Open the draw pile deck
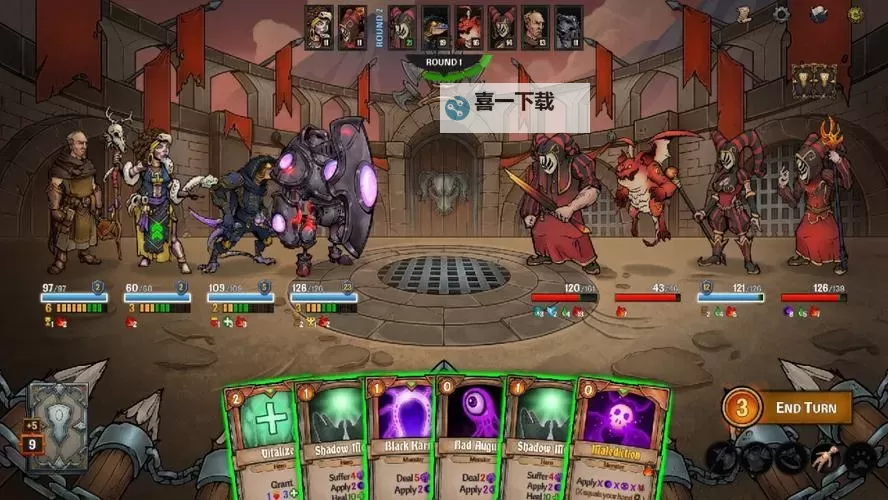Screen dimensions: 888x500 tap(57, 410)
